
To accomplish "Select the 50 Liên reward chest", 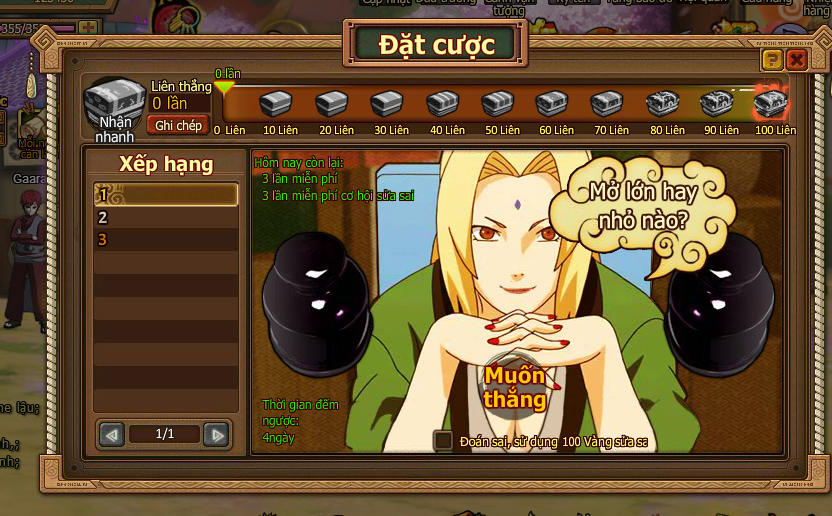I will (497, 104).
